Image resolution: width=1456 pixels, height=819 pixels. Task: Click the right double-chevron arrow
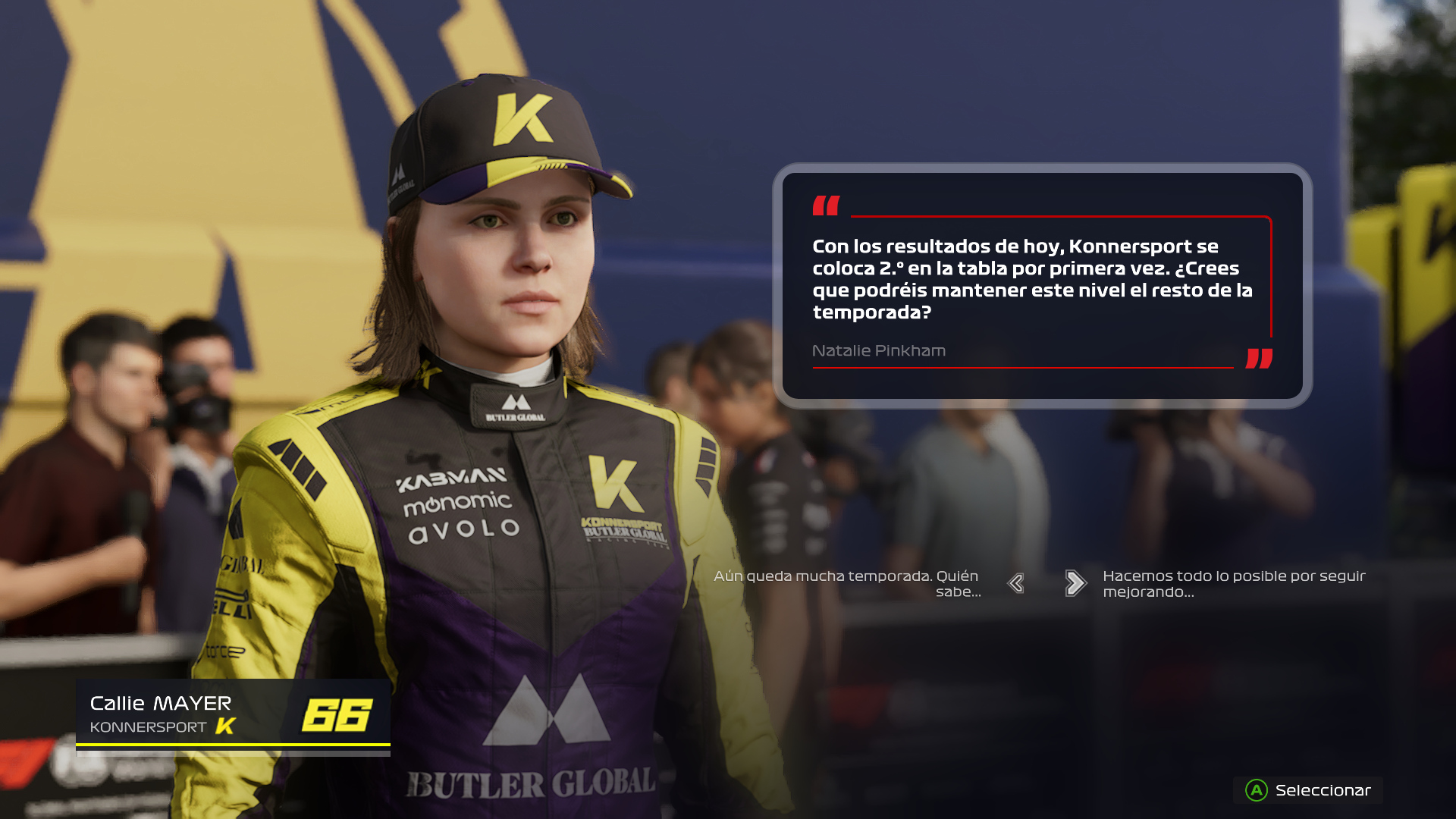click(x=1075, y=583)
